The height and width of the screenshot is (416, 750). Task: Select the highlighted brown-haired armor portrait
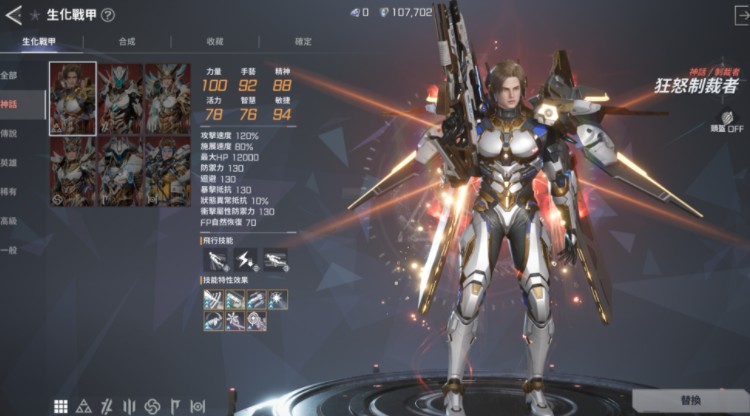(x=73, y=98)
